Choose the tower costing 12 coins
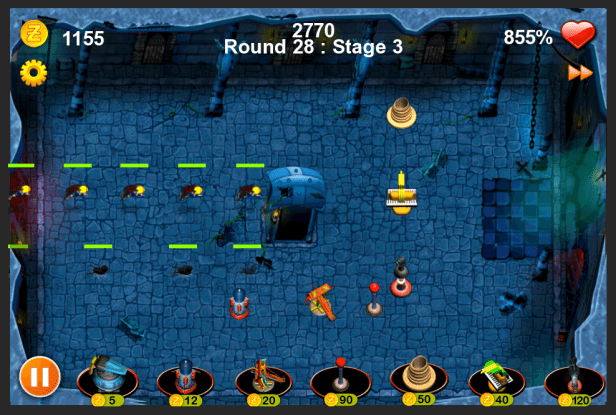The image size is (616, 415). pos(186,380)
